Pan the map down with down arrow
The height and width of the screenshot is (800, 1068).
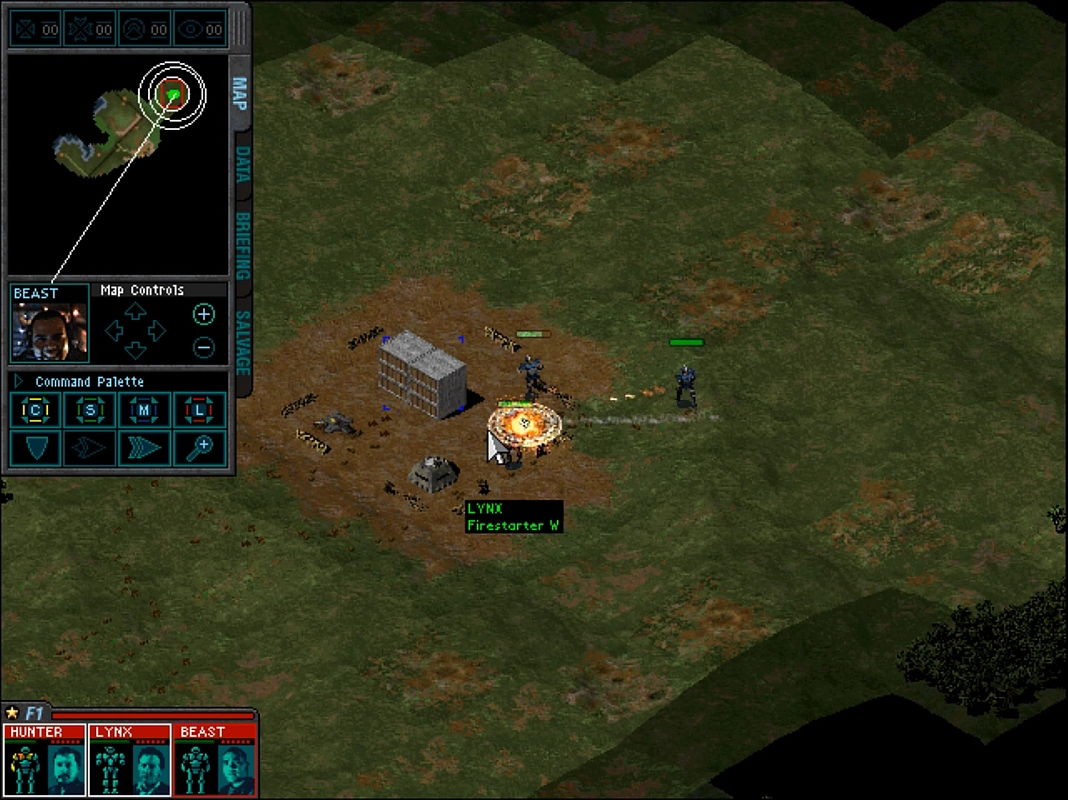point(136,350)
